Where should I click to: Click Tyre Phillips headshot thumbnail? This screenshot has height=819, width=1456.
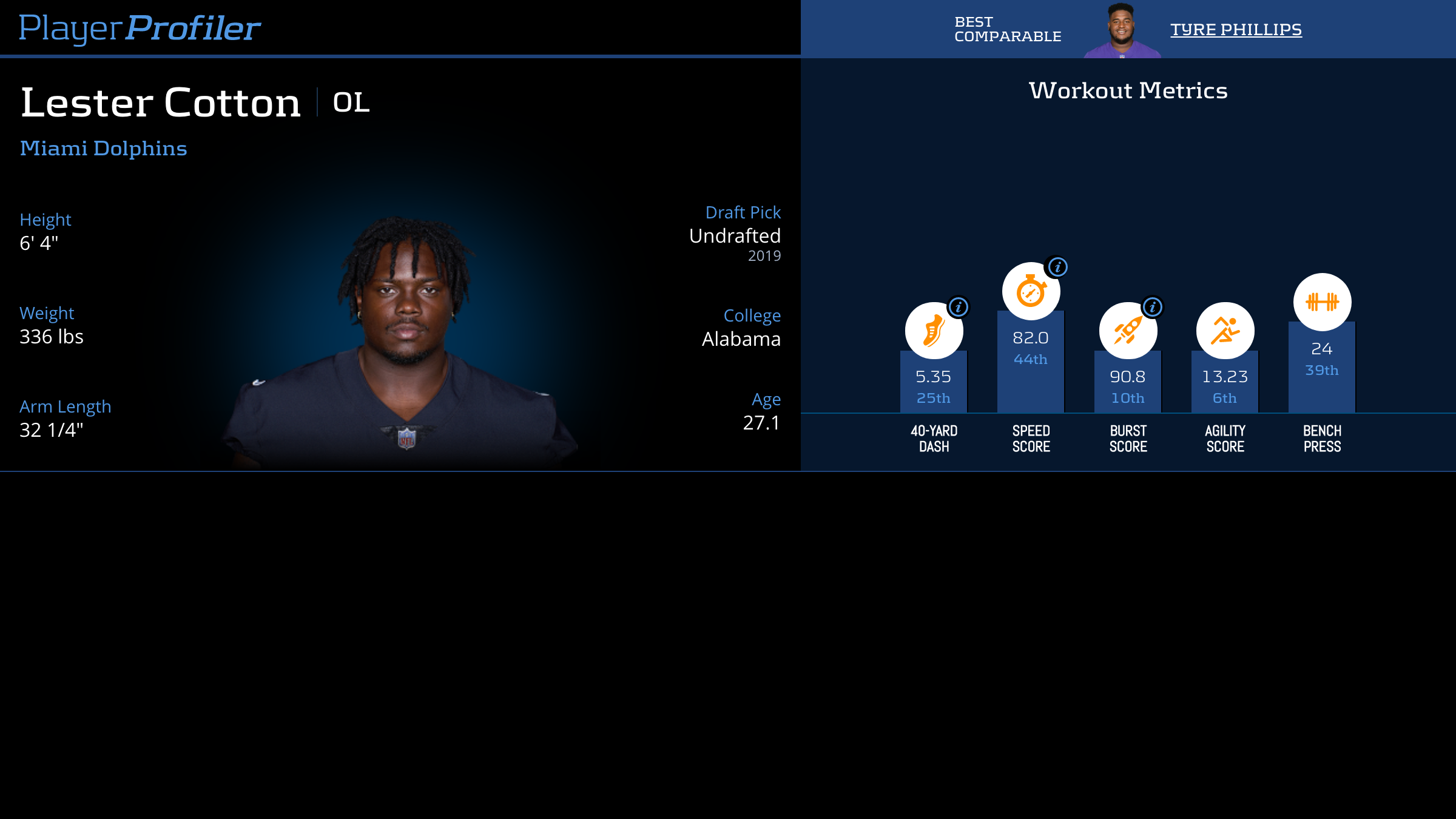[x=1122, y=30]
